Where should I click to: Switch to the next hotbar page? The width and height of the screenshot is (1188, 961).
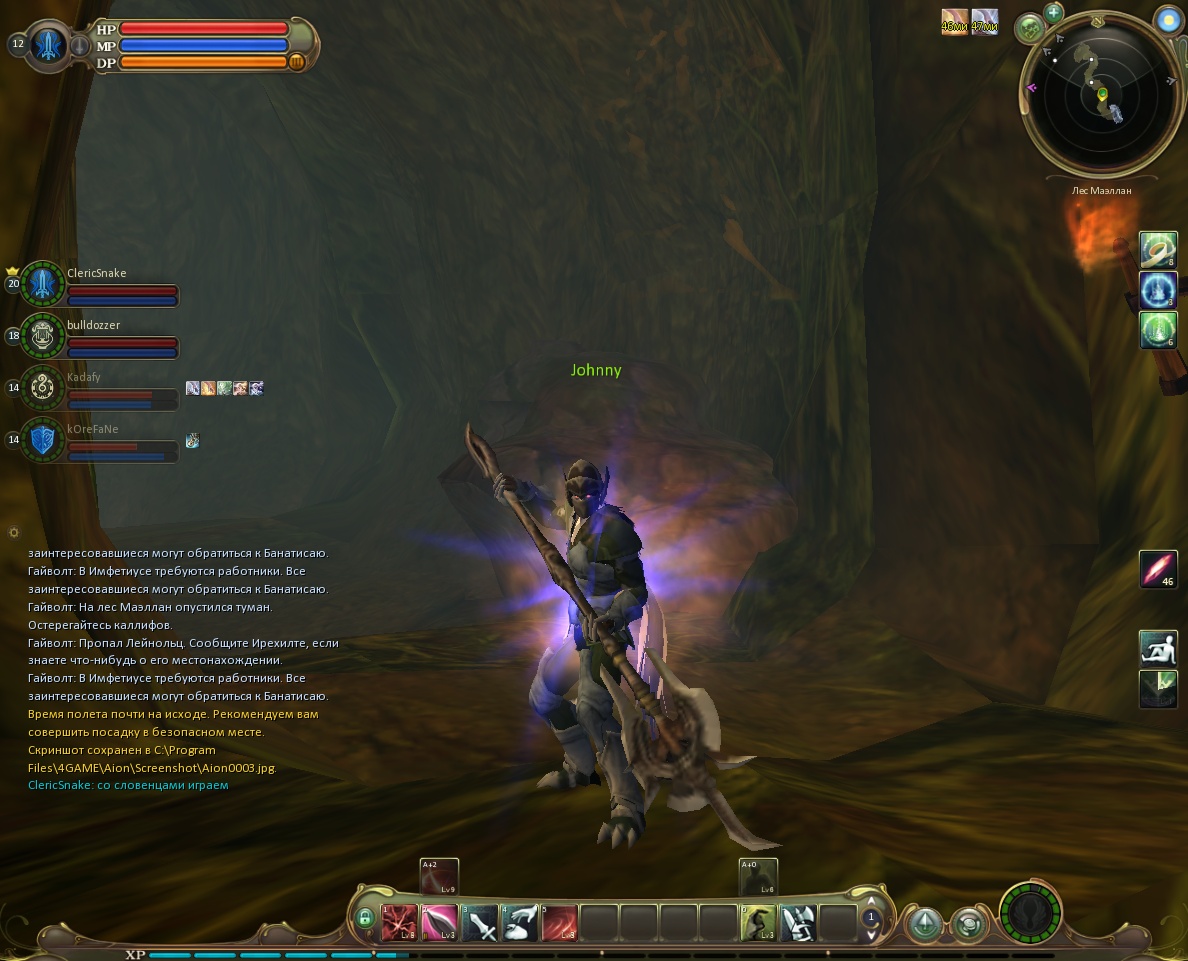(x=871, y=933)
